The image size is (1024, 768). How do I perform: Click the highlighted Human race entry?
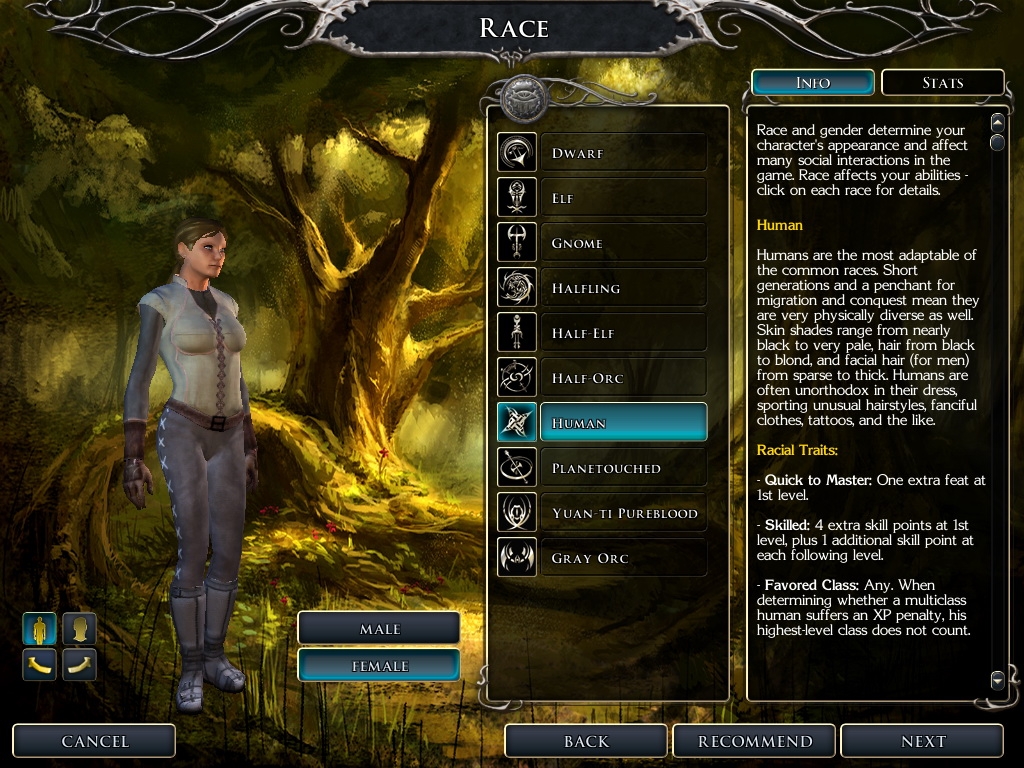(x=622, y=423)
